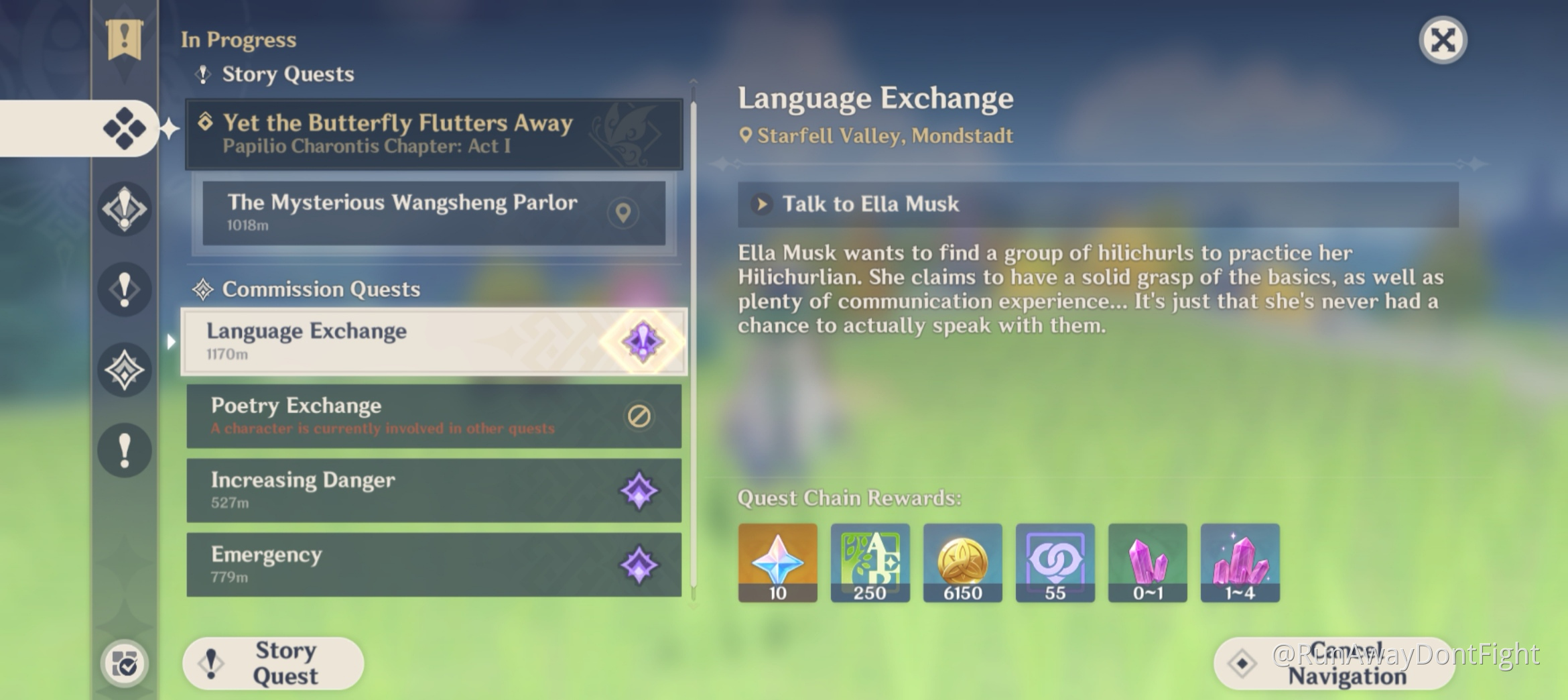Click Cancel Navigation
Image resolution: width=1568 pixels, height=700 pixels.
[1333, 664]
